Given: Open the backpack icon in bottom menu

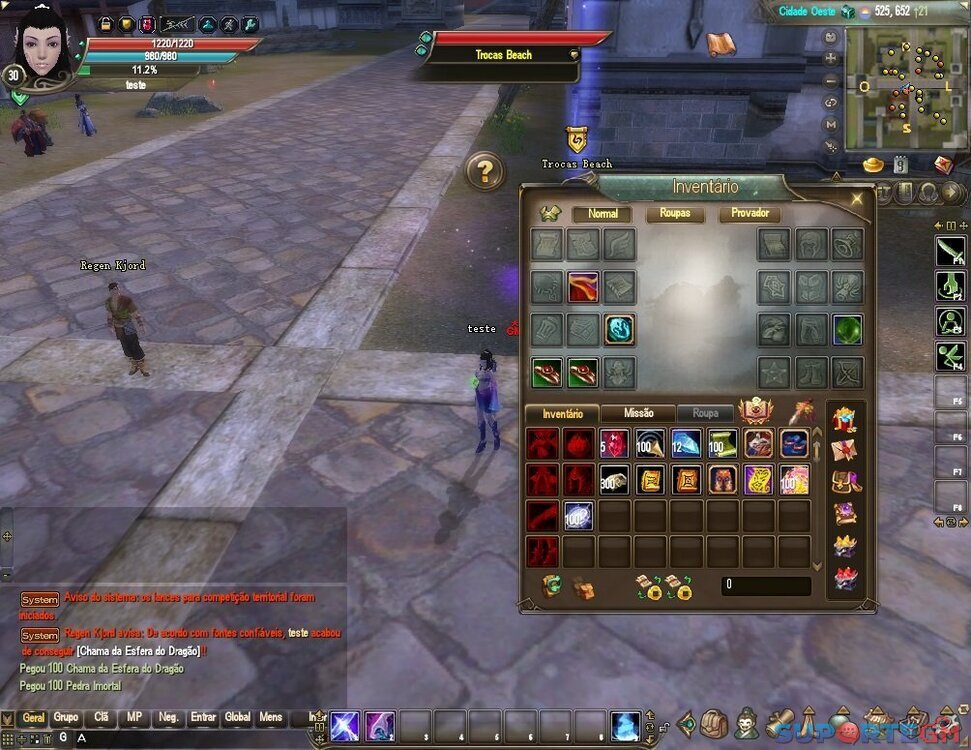Looking at the screenshot, I should click(714, 724).
